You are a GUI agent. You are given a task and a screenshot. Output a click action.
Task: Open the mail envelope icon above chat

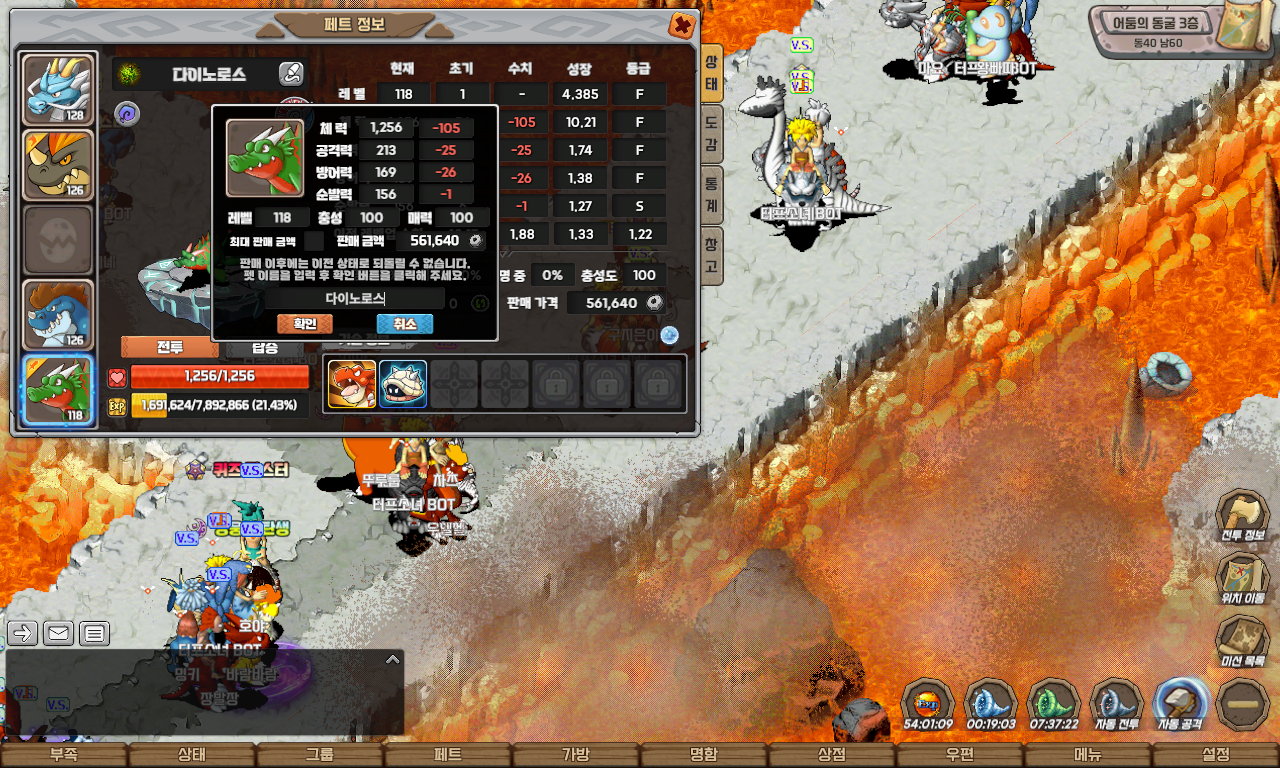[58, 633]
